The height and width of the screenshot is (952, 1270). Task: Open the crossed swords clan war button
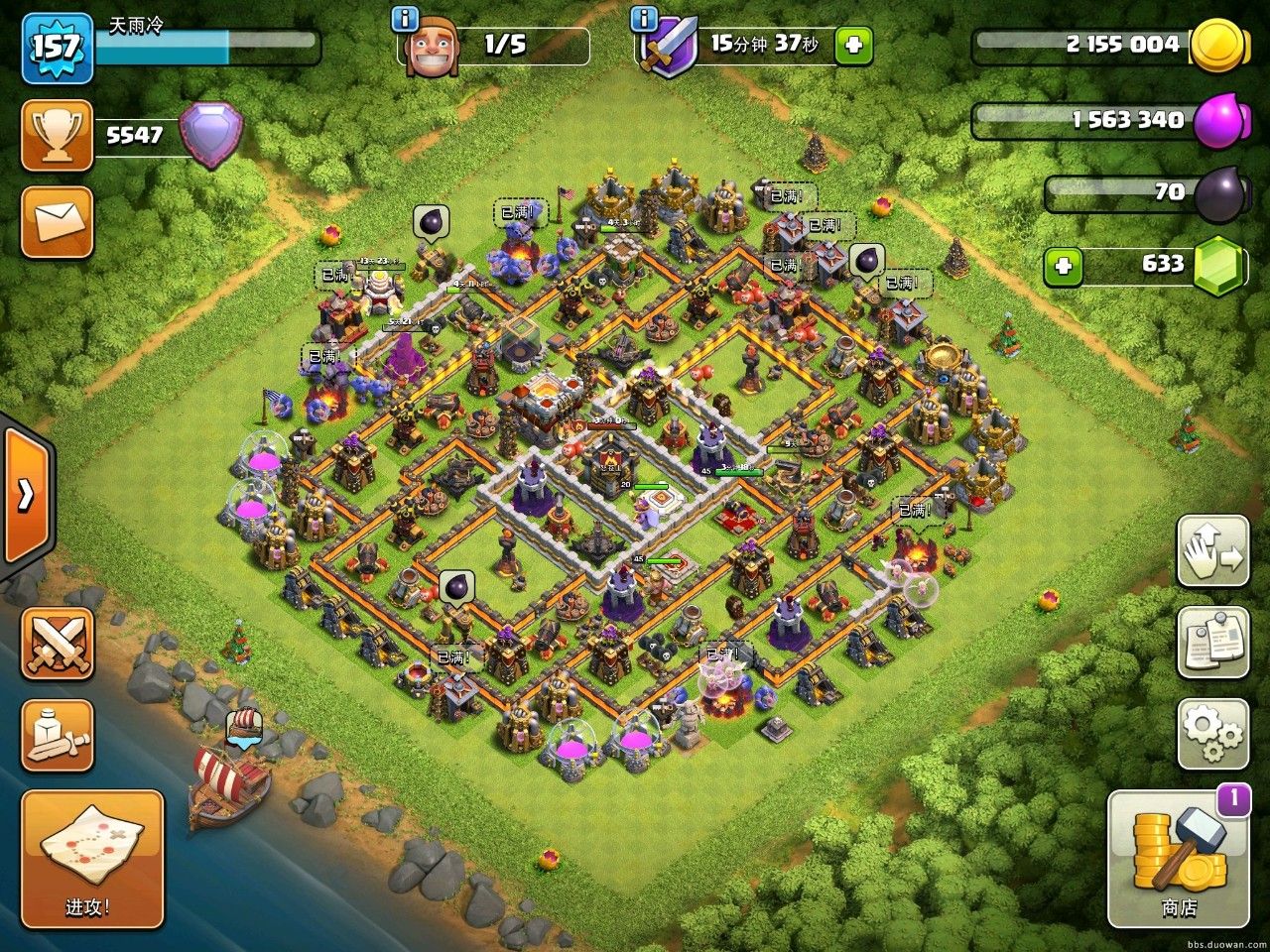coord(58,644)
